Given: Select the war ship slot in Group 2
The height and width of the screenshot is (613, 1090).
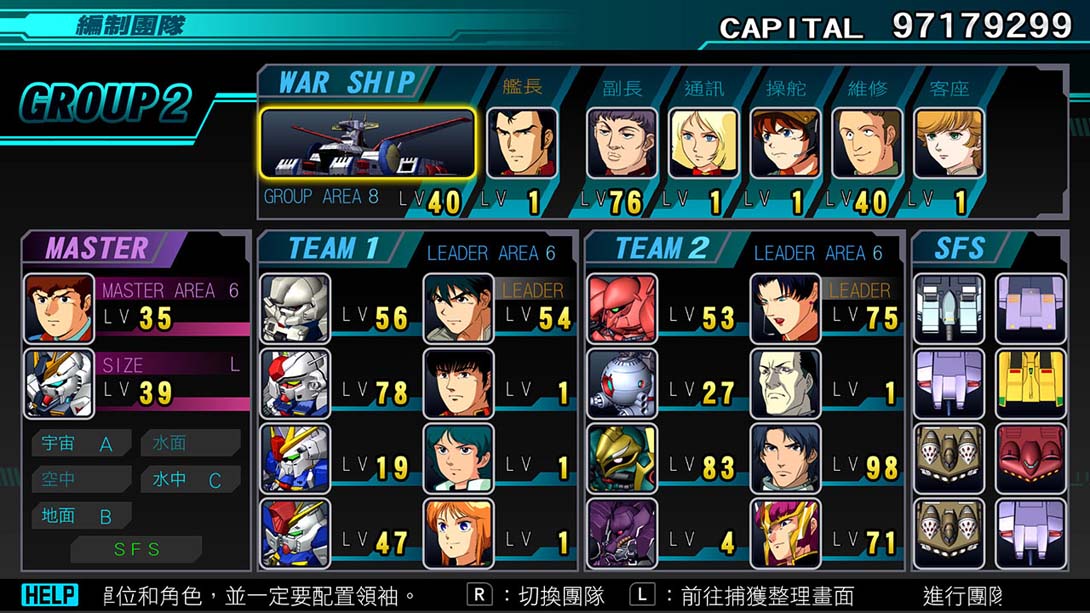Looking at the screenshot, I should (368, 143).
